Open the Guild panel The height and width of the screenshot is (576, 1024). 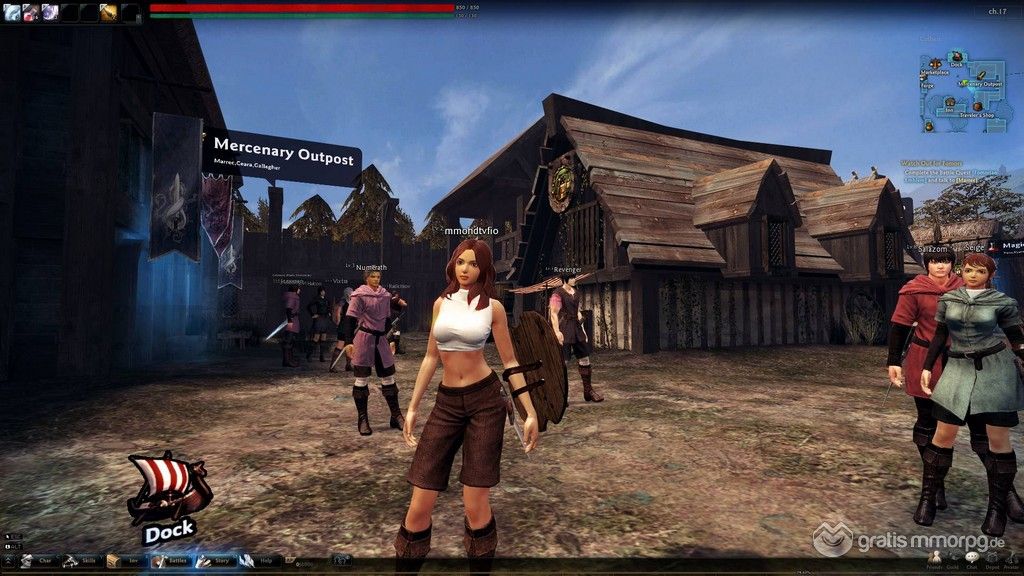click(952, 560)
